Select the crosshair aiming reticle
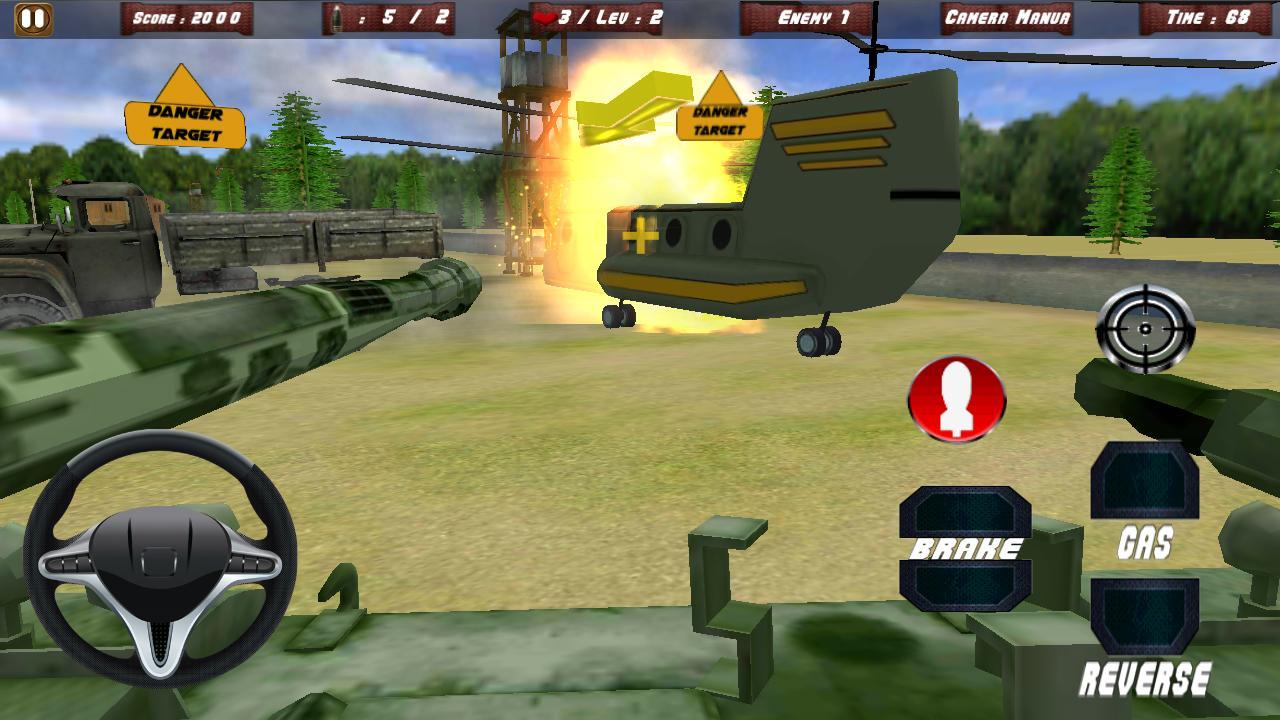This screenshot has height=720, width=1280. [x=1143, y=328]
